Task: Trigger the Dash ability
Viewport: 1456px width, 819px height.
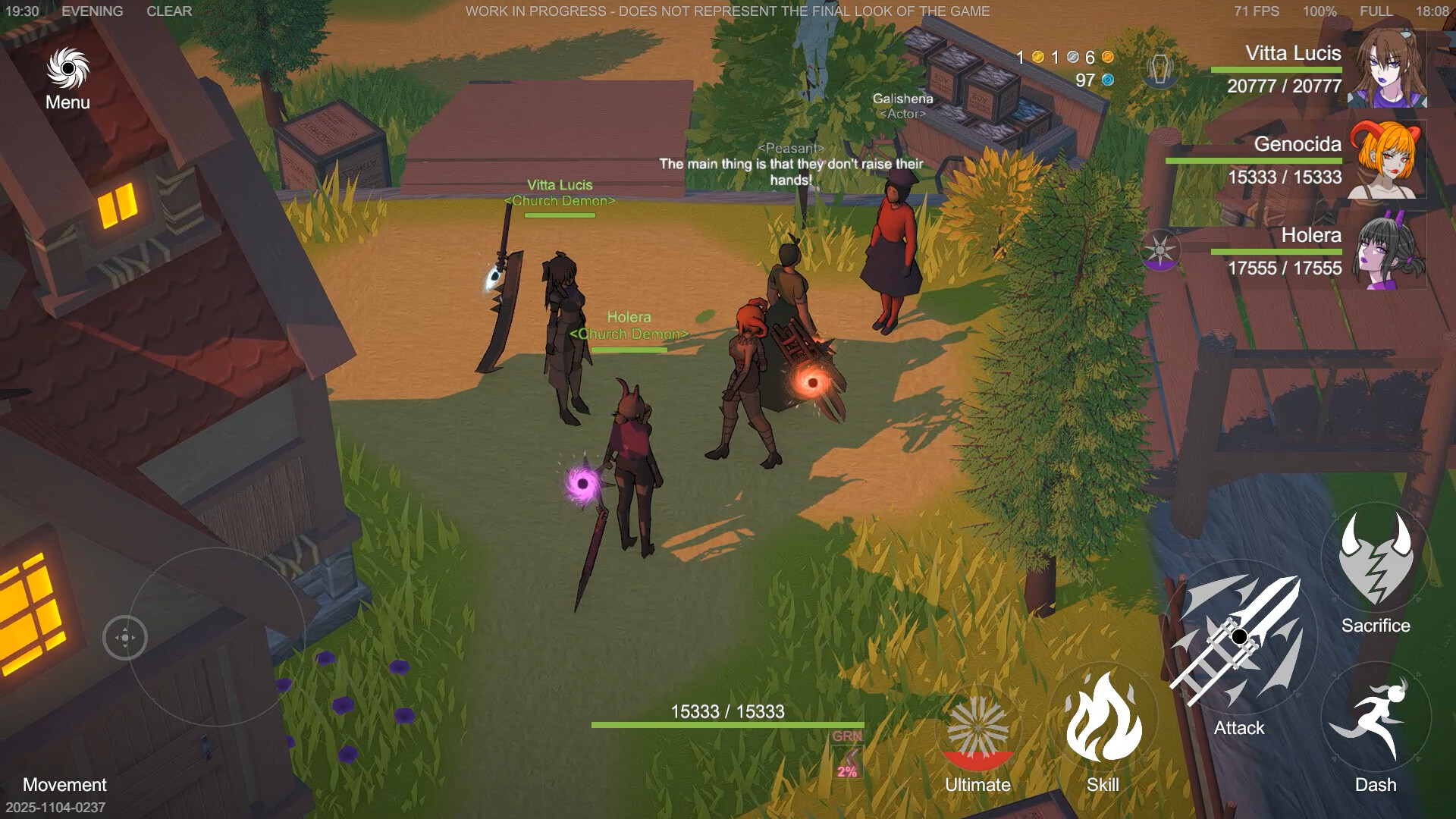Action: (1375, 719)
